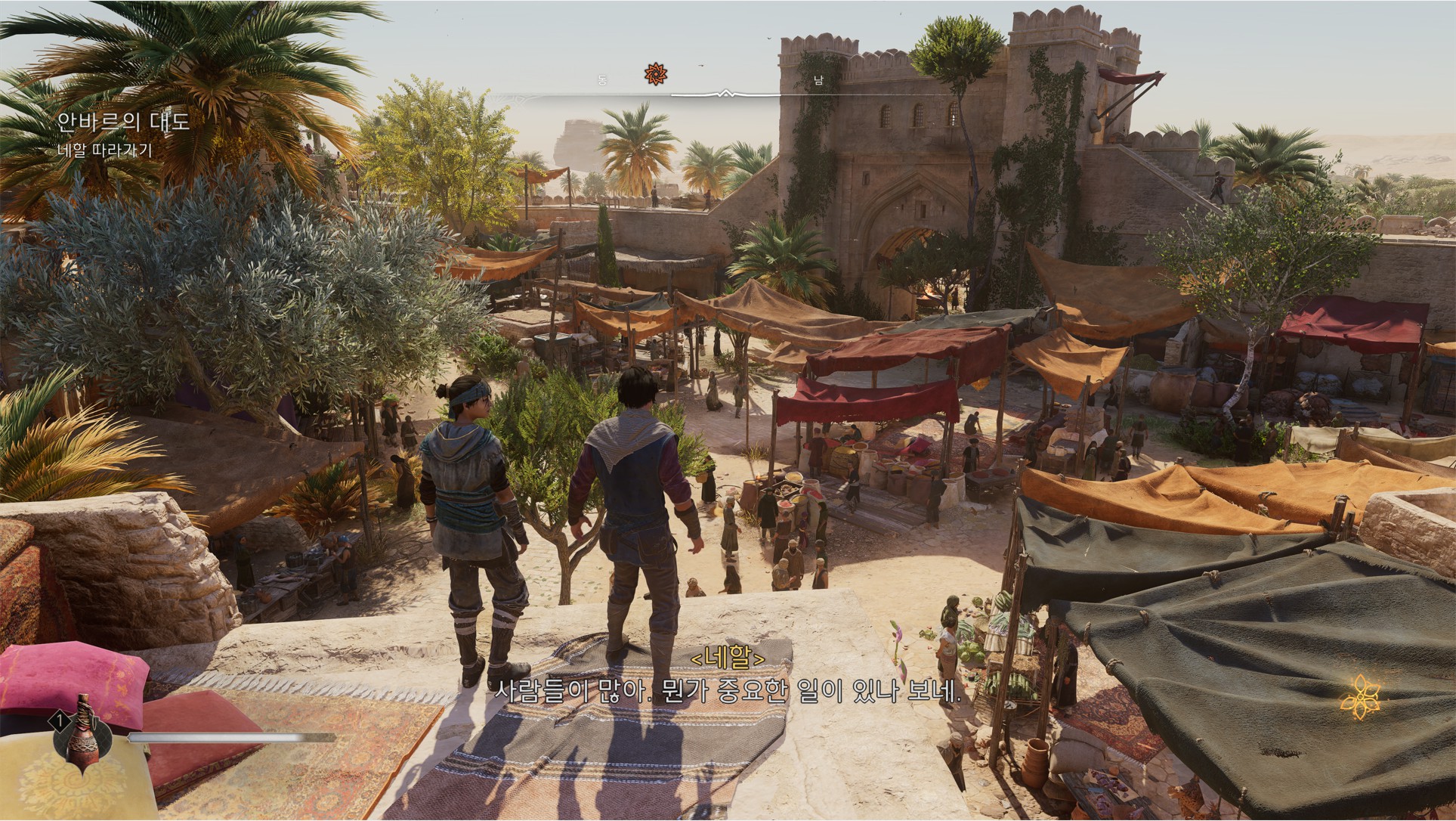Image resolution: width=1456 pixels, height=821 pixels.
Task: Select the golden objective waypoint marker
Action: click(x=1360, y=696)
